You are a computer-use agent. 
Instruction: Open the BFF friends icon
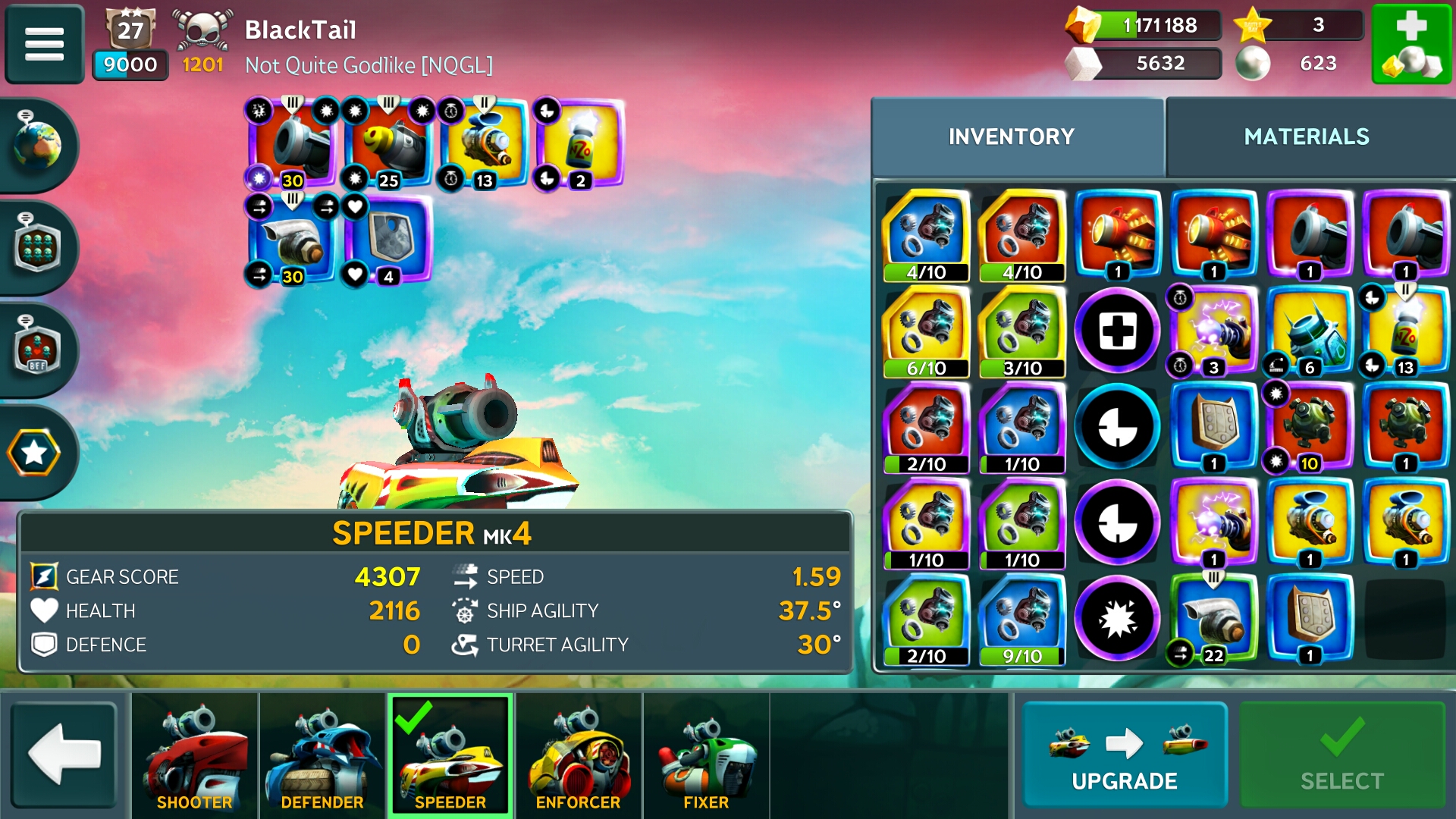coord(36,350)
